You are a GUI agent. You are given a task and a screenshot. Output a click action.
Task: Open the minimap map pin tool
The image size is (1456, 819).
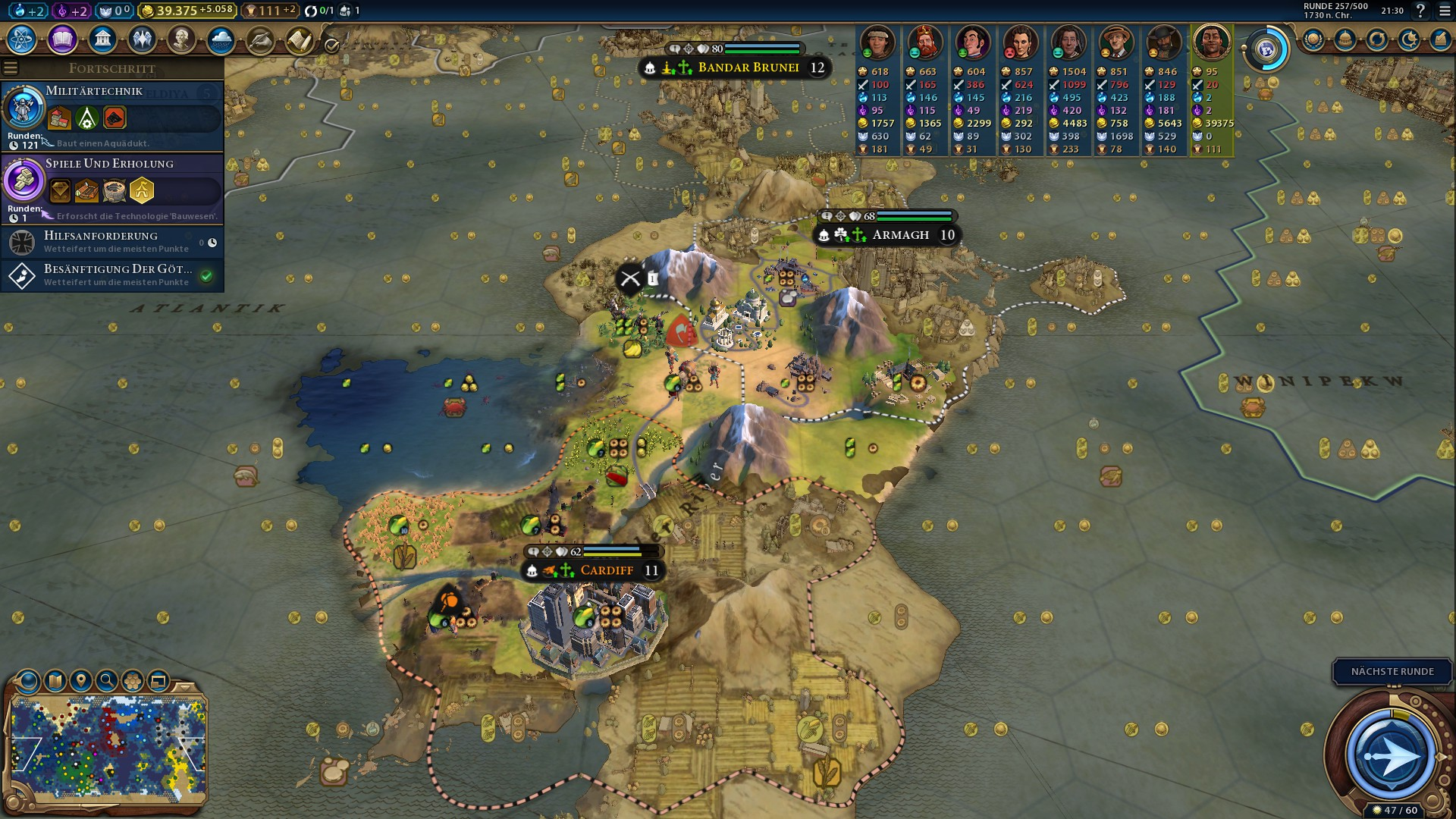80,681
